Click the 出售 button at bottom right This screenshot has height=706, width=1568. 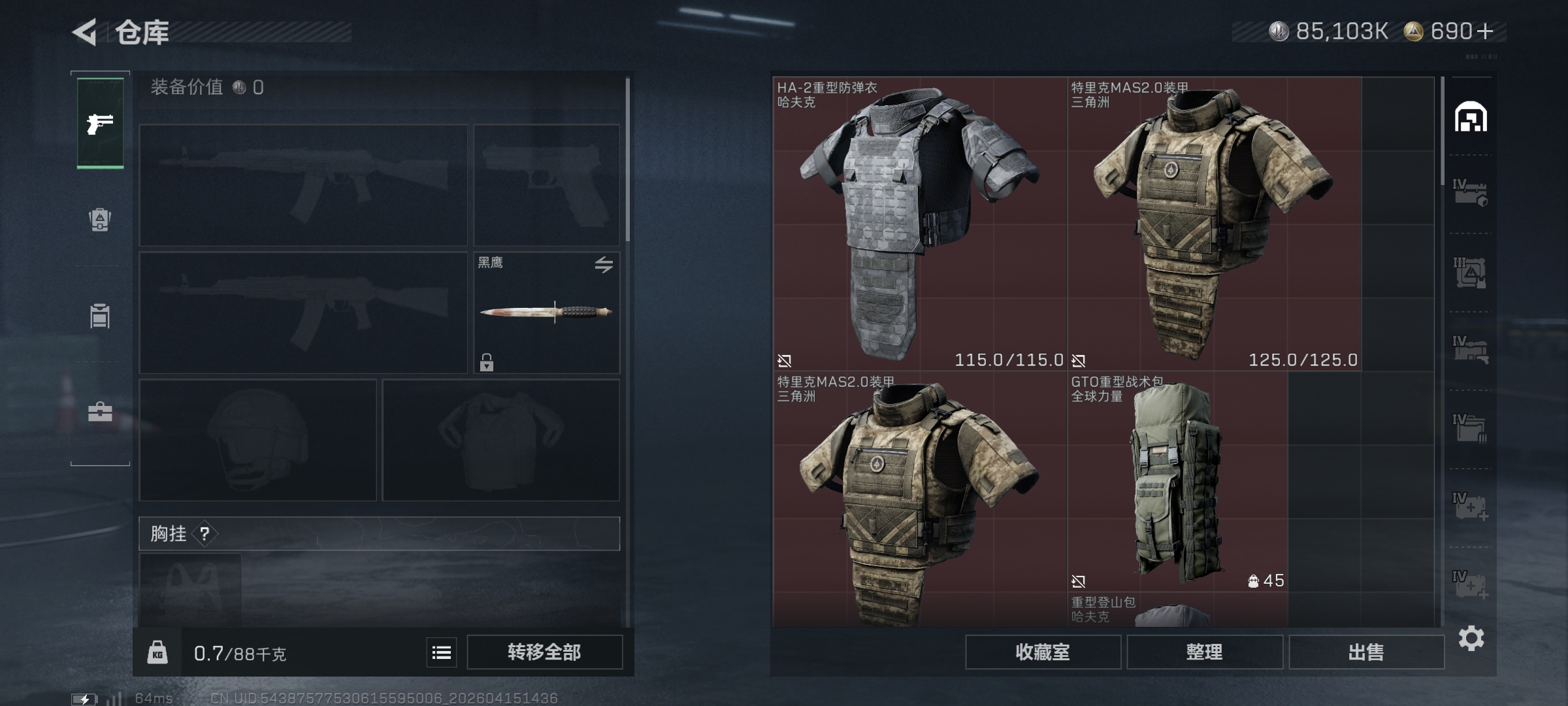[x=1367, y=652]
